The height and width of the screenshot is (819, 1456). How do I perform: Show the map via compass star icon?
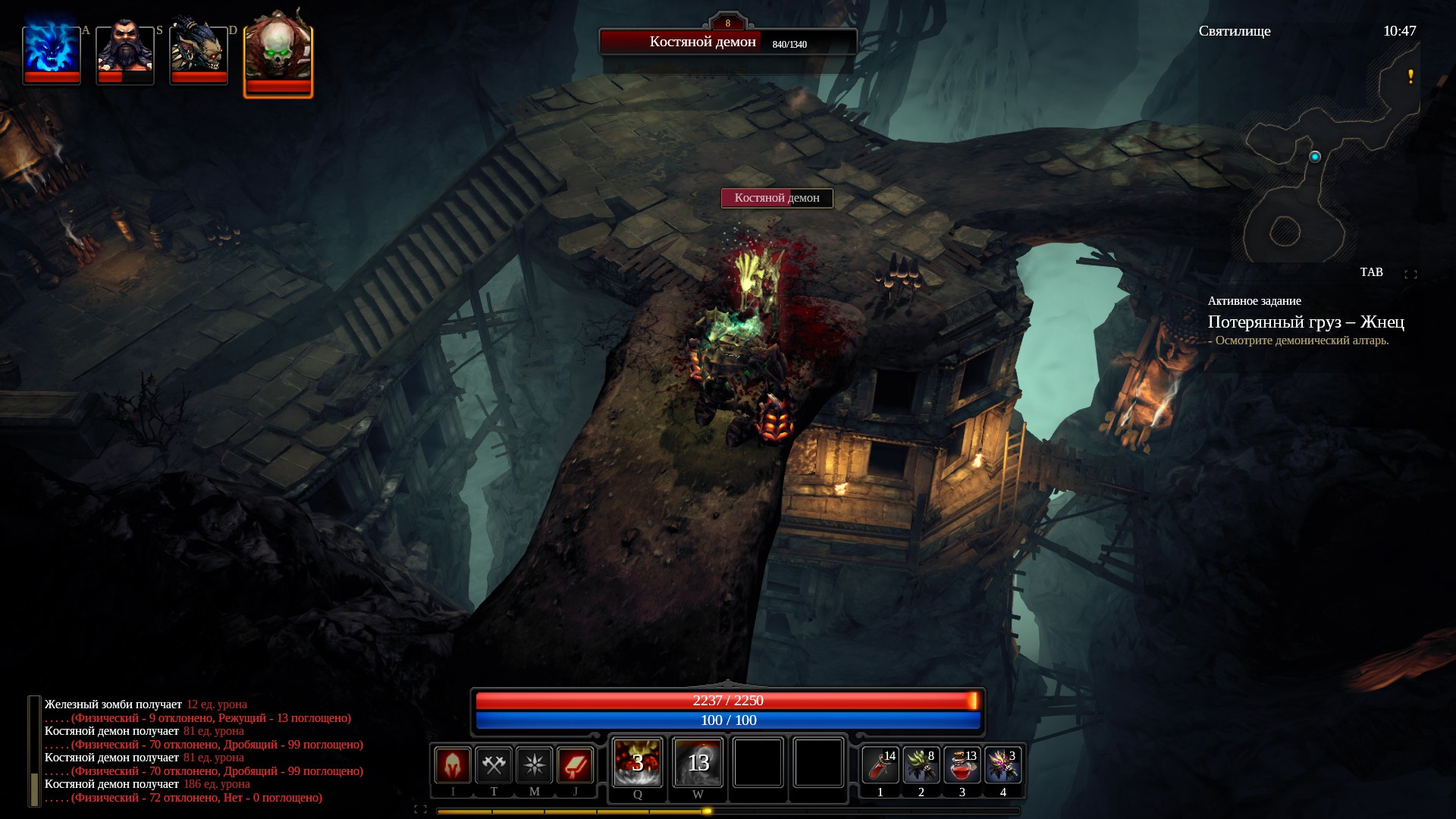tap(535, 764)
